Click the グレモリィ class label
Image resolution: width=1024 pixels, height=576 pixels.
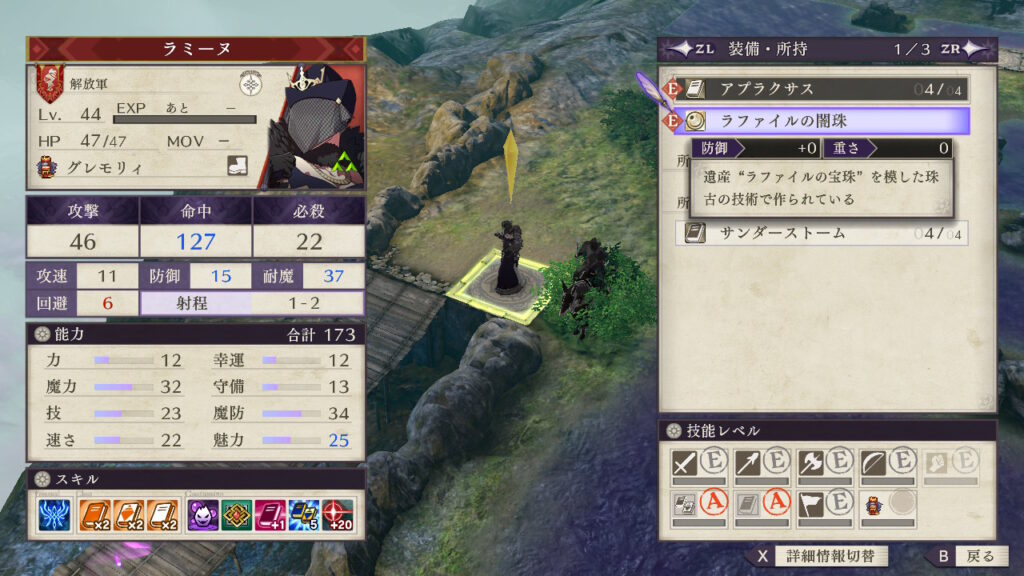click(100, 168)
